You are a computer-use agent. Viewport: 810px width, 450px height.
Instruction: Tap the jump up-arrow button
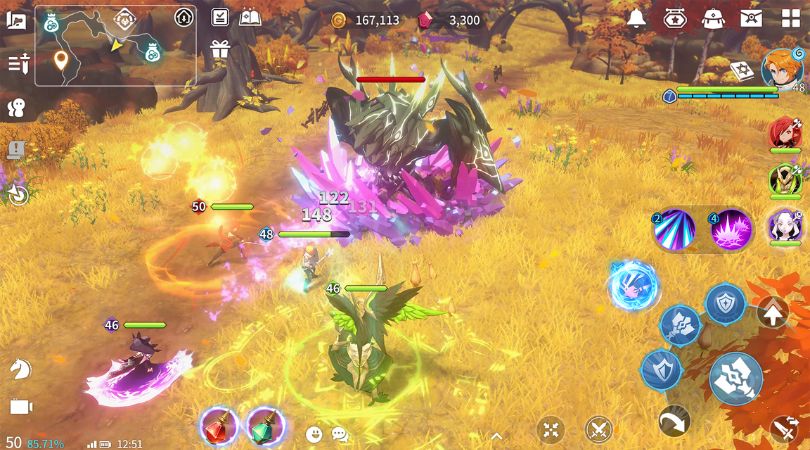coord(772,312)
